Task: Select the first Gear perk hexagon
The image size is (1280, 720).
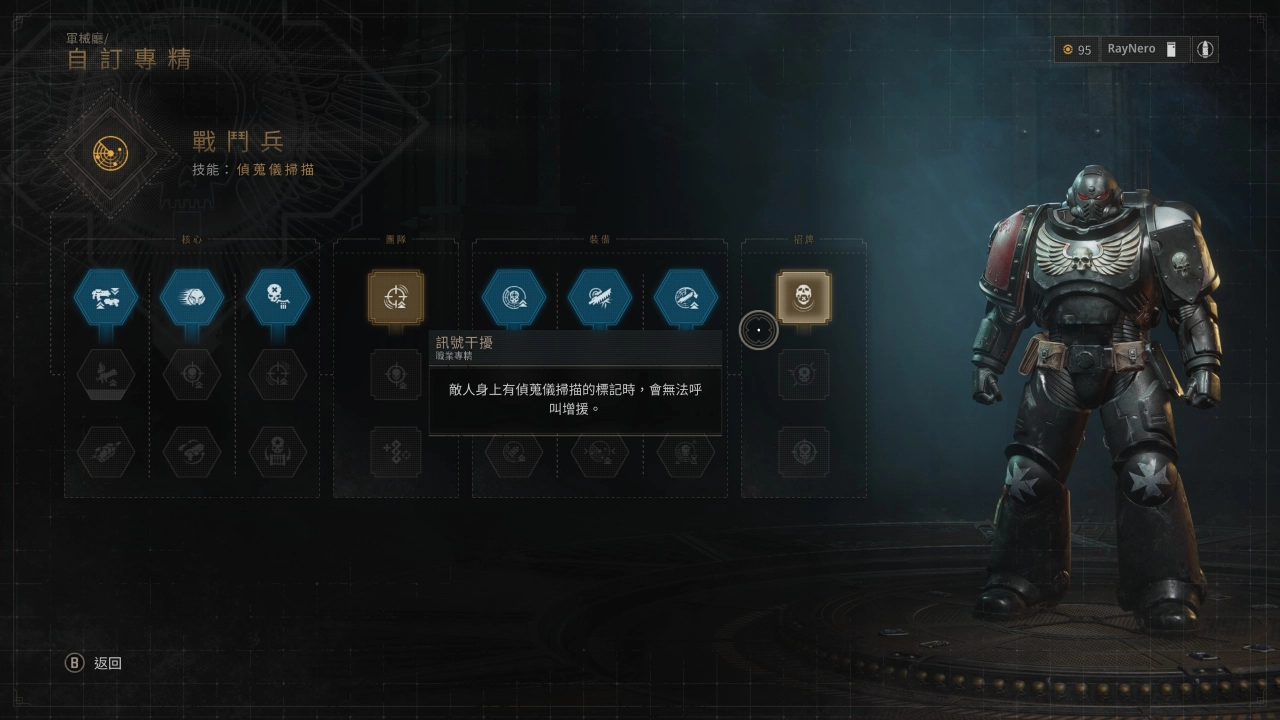Action: tap(514, 297)
